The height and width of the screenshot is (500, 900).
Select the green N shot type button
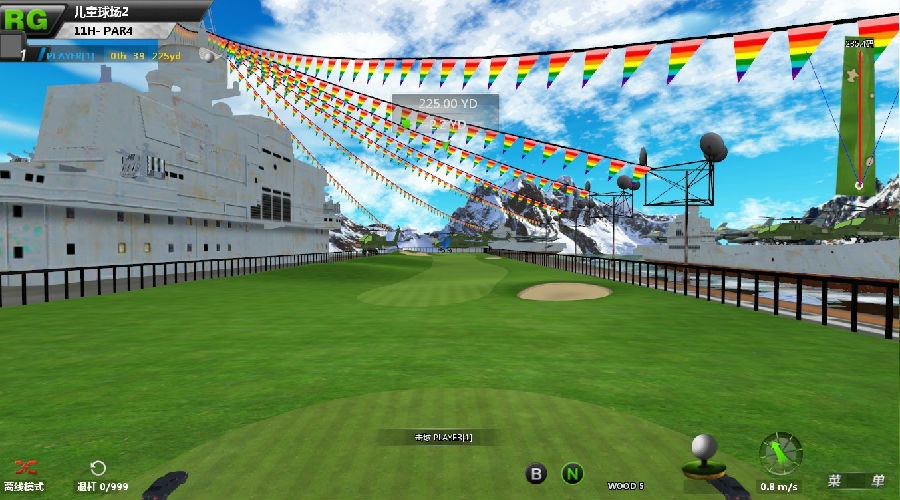click(x=572, y=473)
